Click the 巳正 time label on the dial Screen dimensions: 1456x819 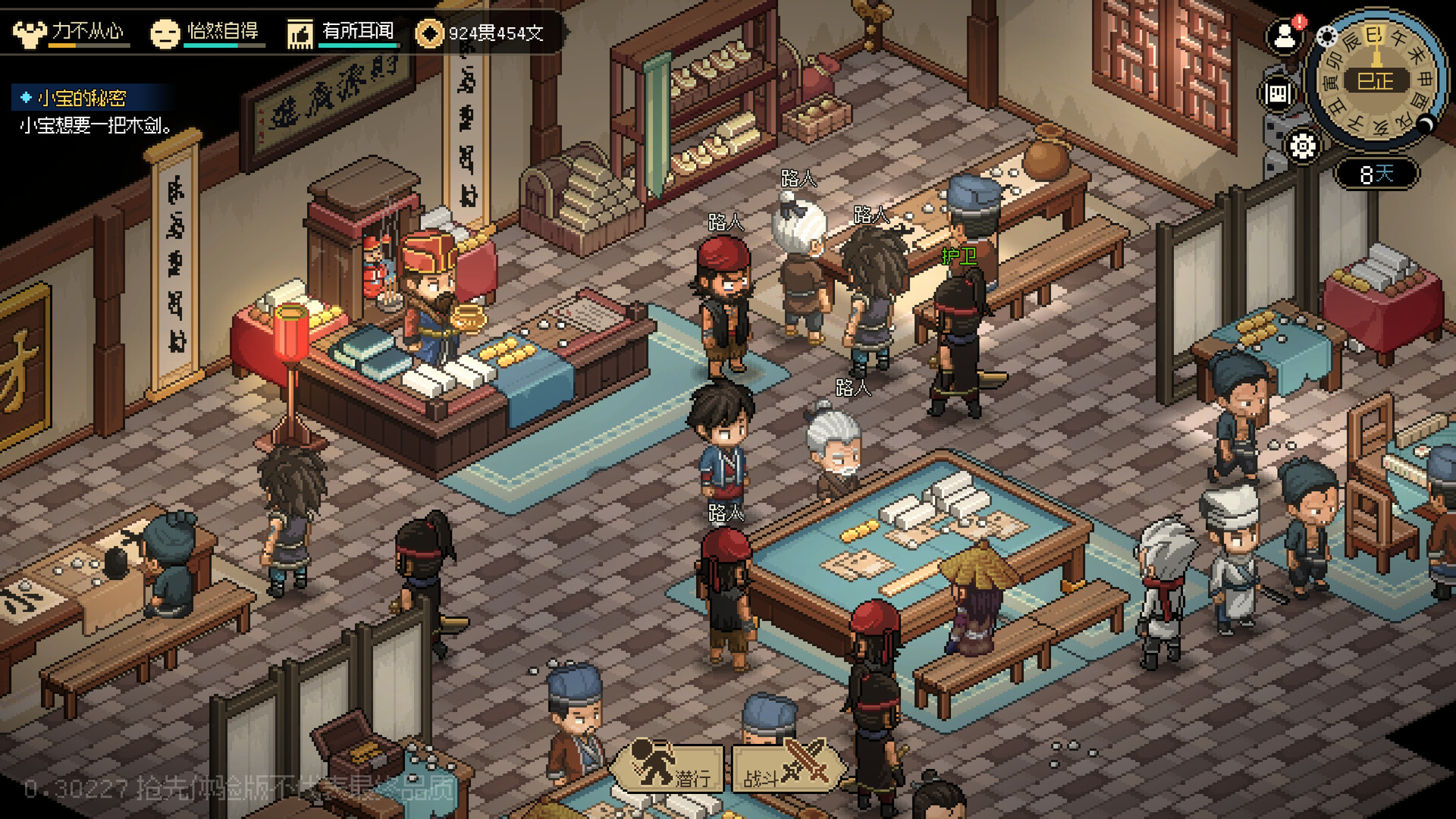tap(1375, 81)
